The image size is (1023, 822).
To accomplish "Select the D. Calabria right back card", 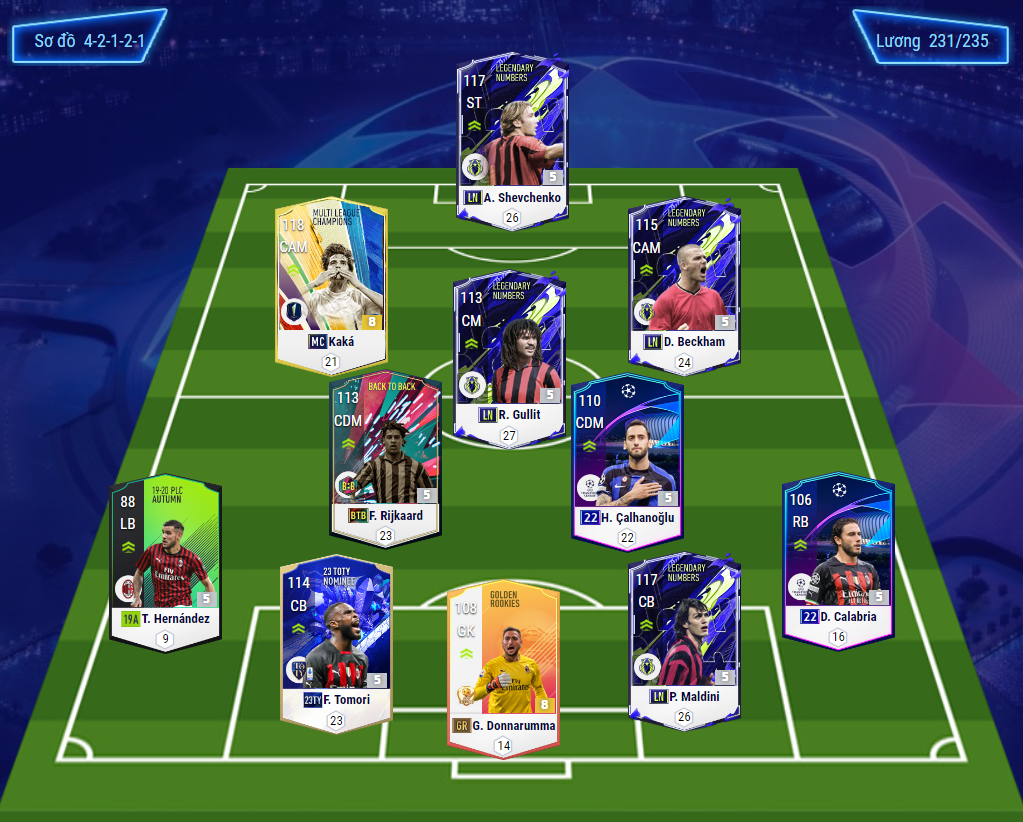I will tap(837, 553).
